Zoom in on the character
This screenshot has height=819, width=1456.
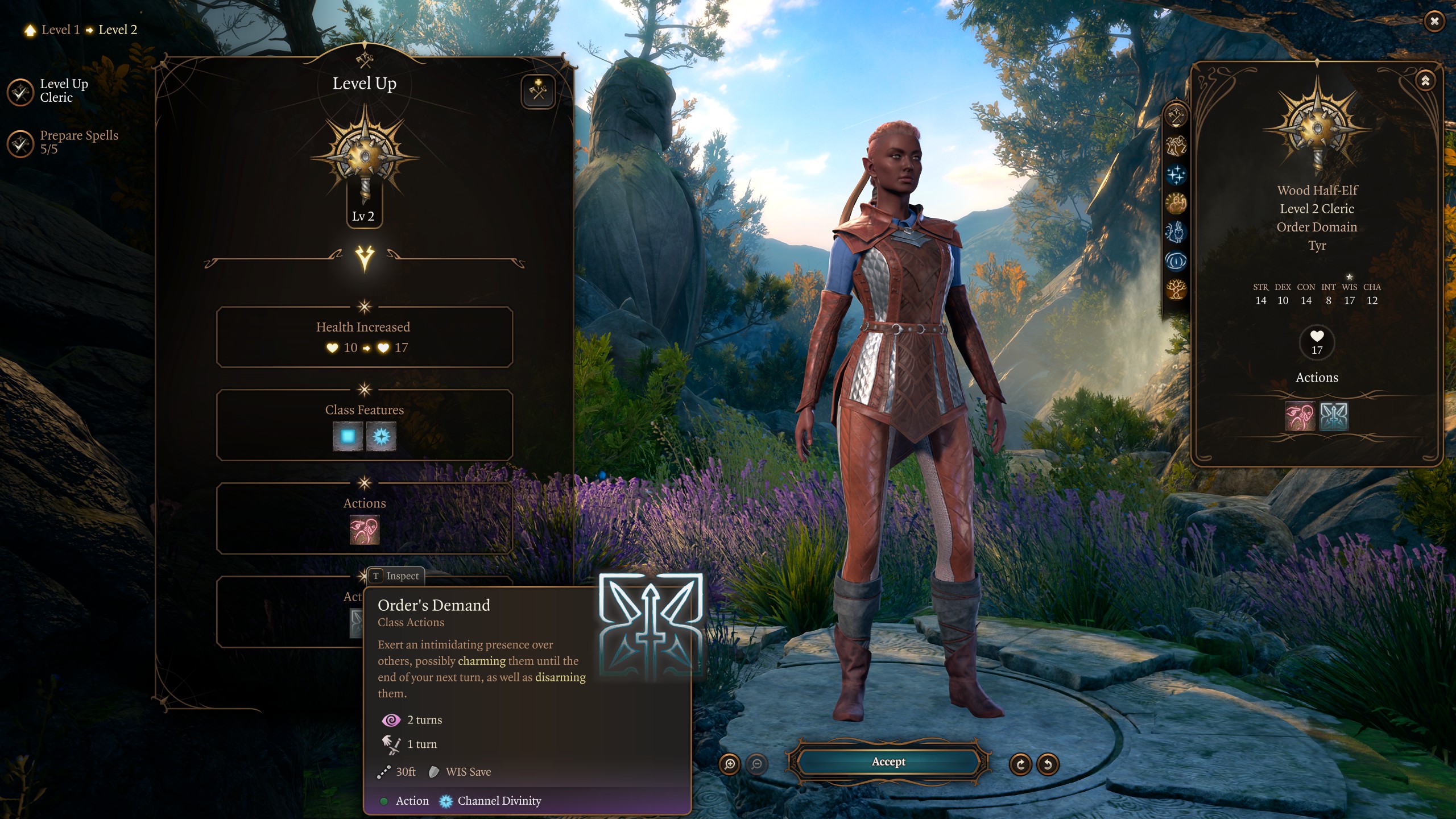coord(730,764)
